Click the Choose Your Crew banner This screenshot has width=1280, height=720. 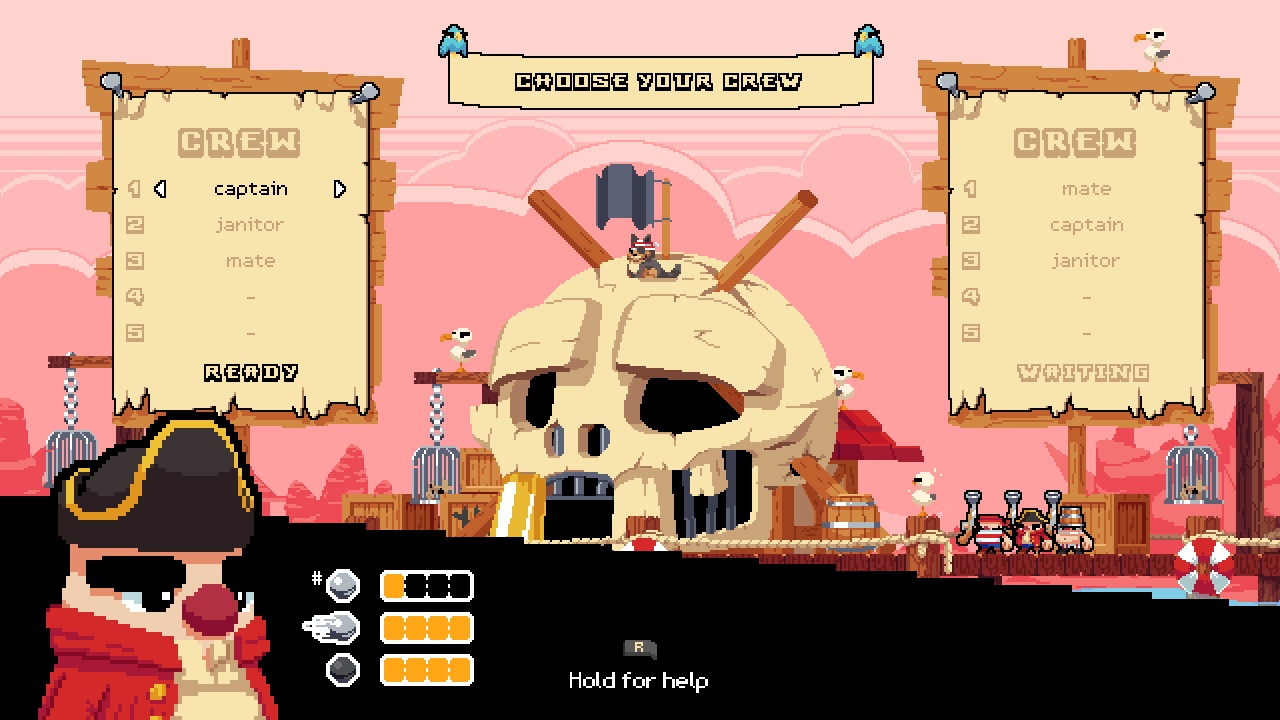(661, 82)
